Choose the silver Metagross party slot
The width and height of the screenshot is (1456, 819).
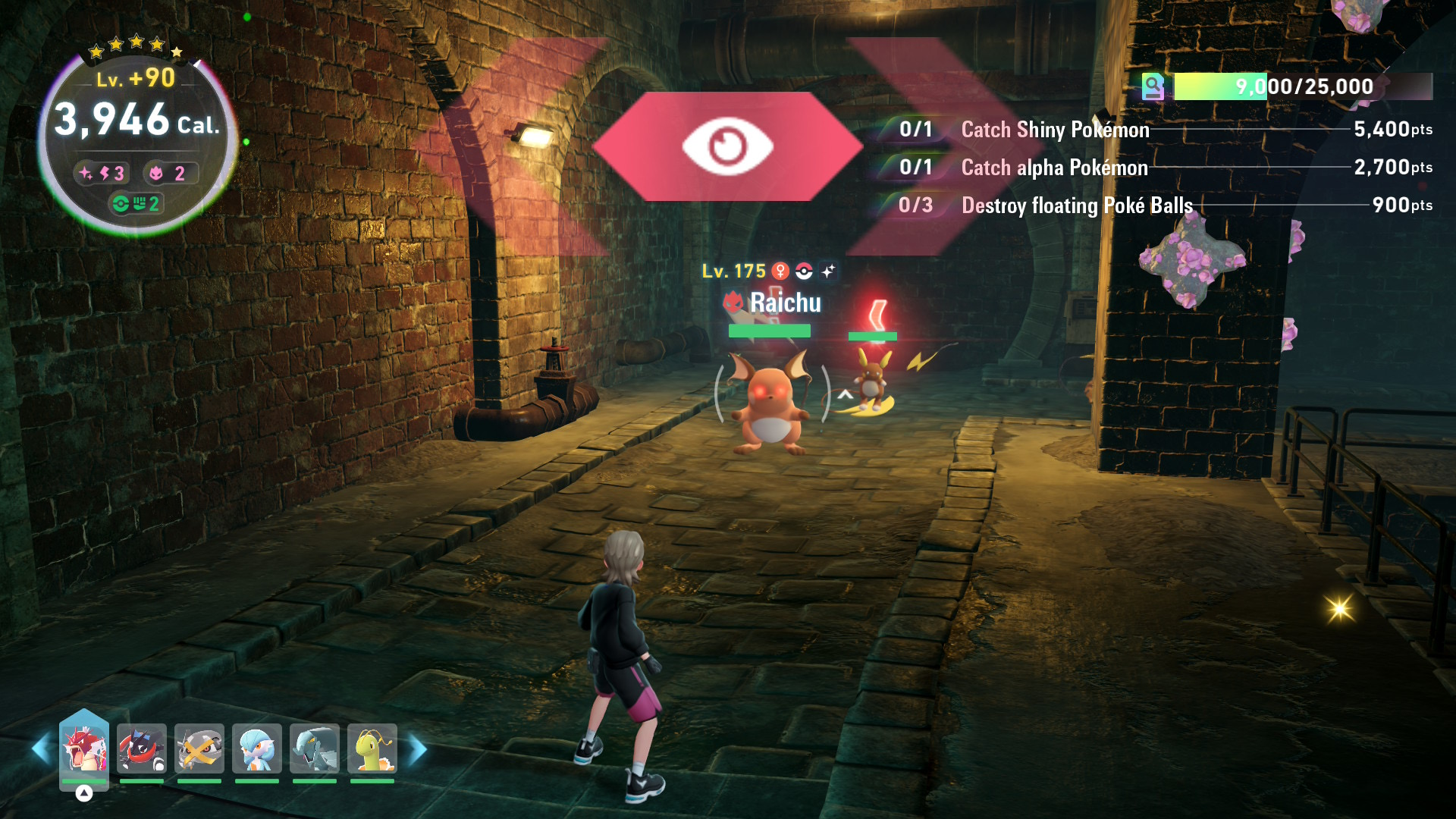[x=199, y=748]
